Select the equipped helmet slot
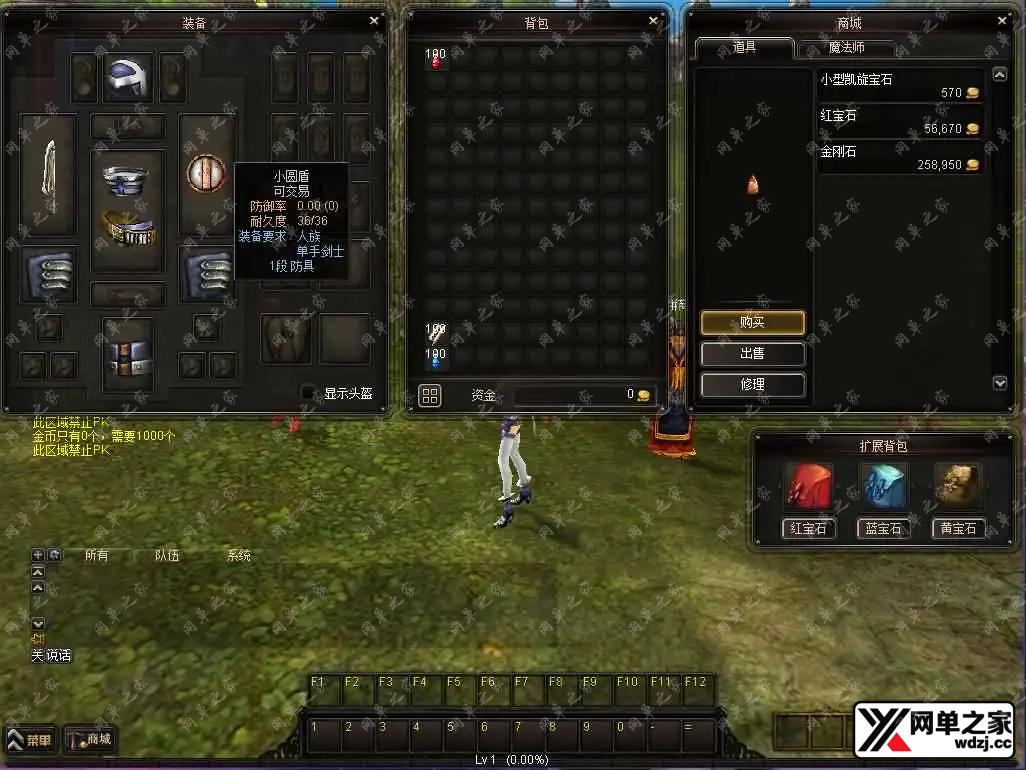Image resolution: width=1026 pixels, height=770 pixels. coord(128,78)
